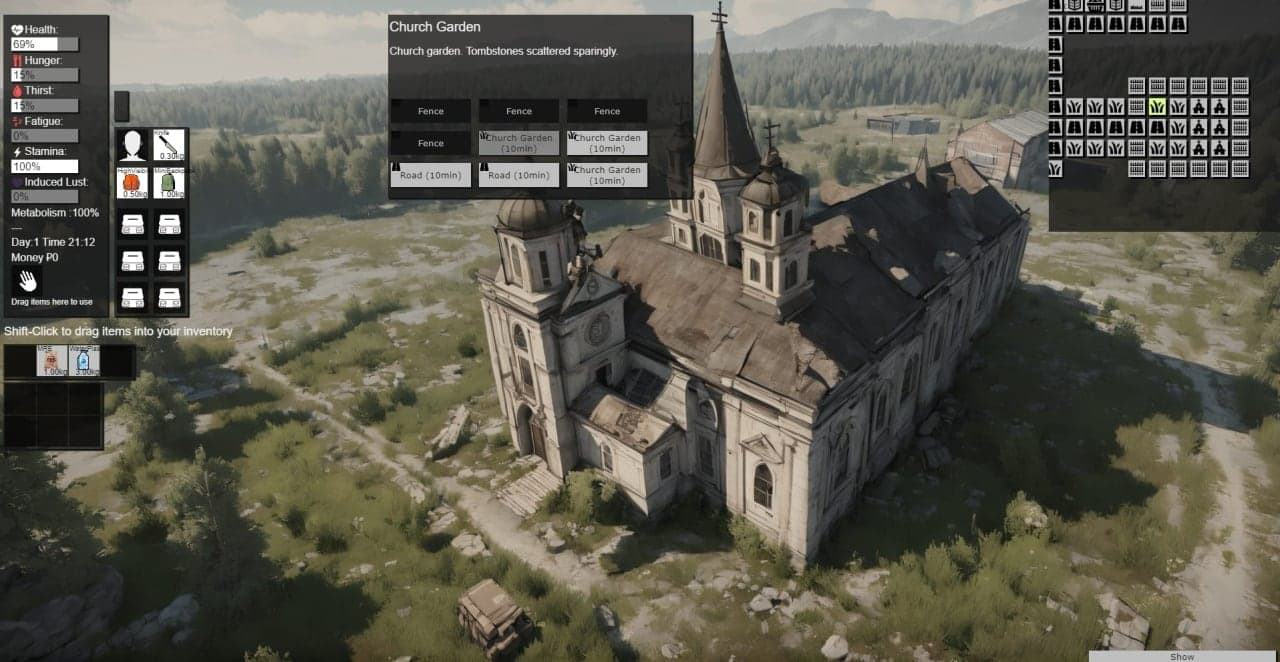The width and height of the screenshot is (1280, 662).
Task: Click the yellow highlighted minimap tile
Action: [x=1157, y=106]
